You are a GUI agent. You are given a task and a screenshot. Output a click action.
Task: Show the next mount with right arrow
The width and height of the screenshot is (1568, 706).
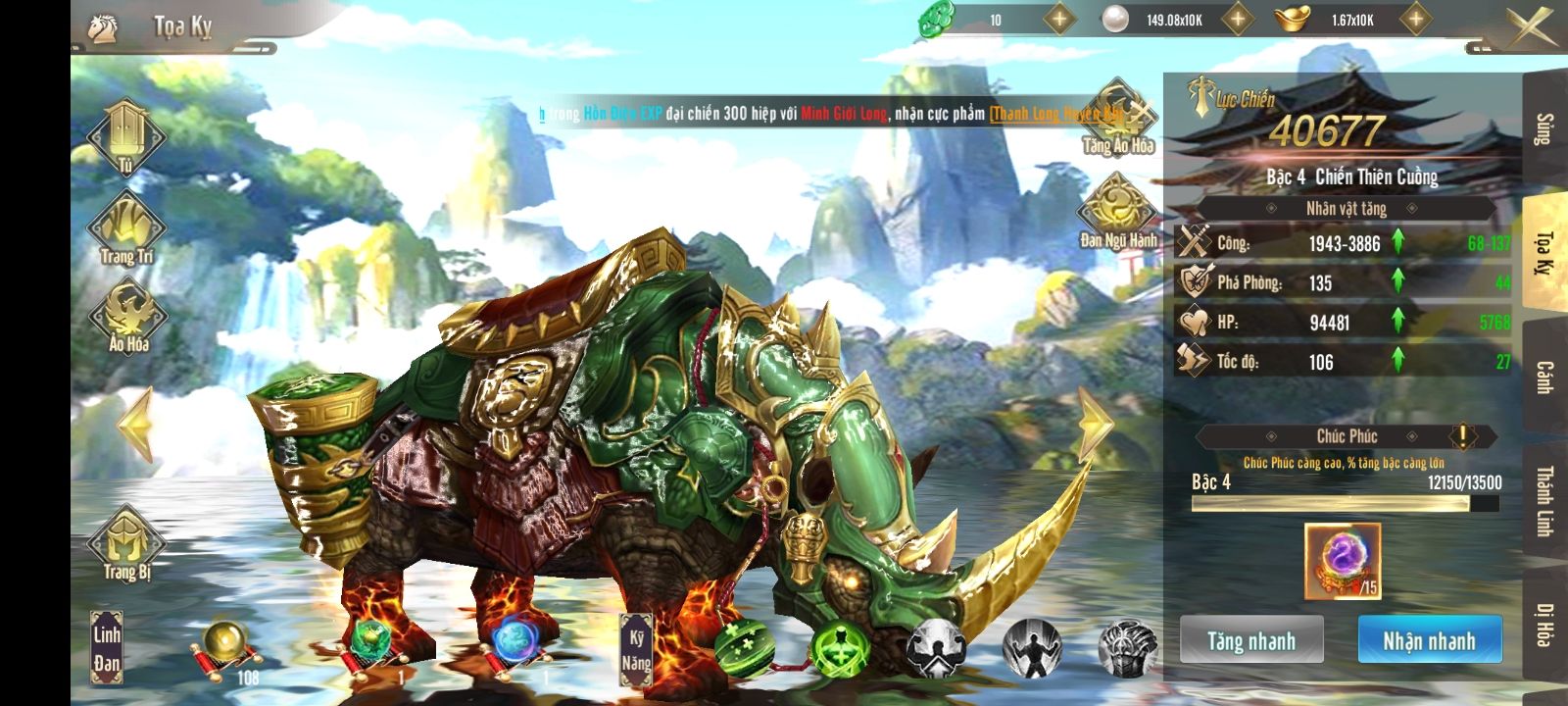click(1095, 424)
